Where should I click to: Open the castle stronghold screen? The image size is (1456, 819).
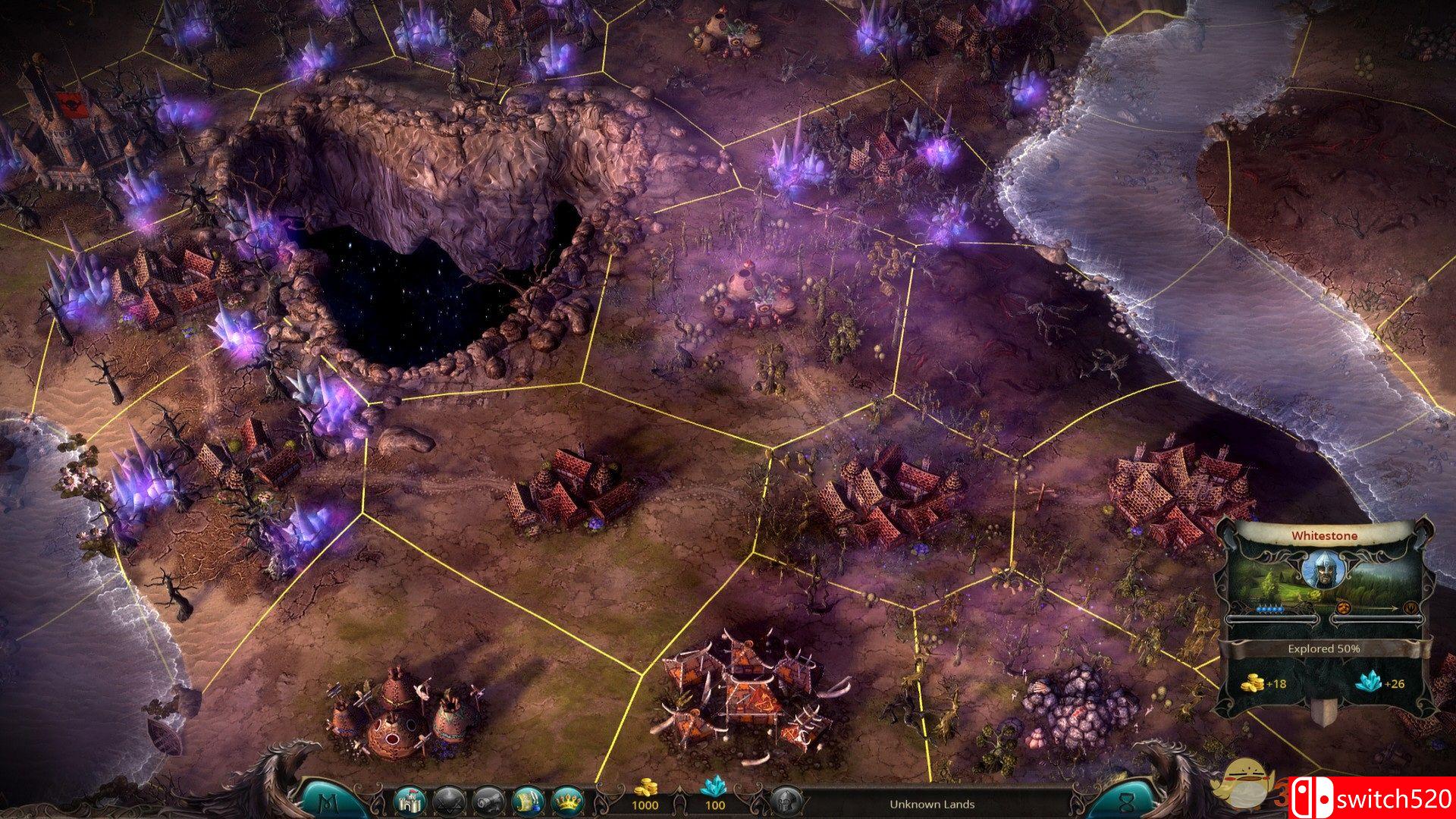click(408, 801)
